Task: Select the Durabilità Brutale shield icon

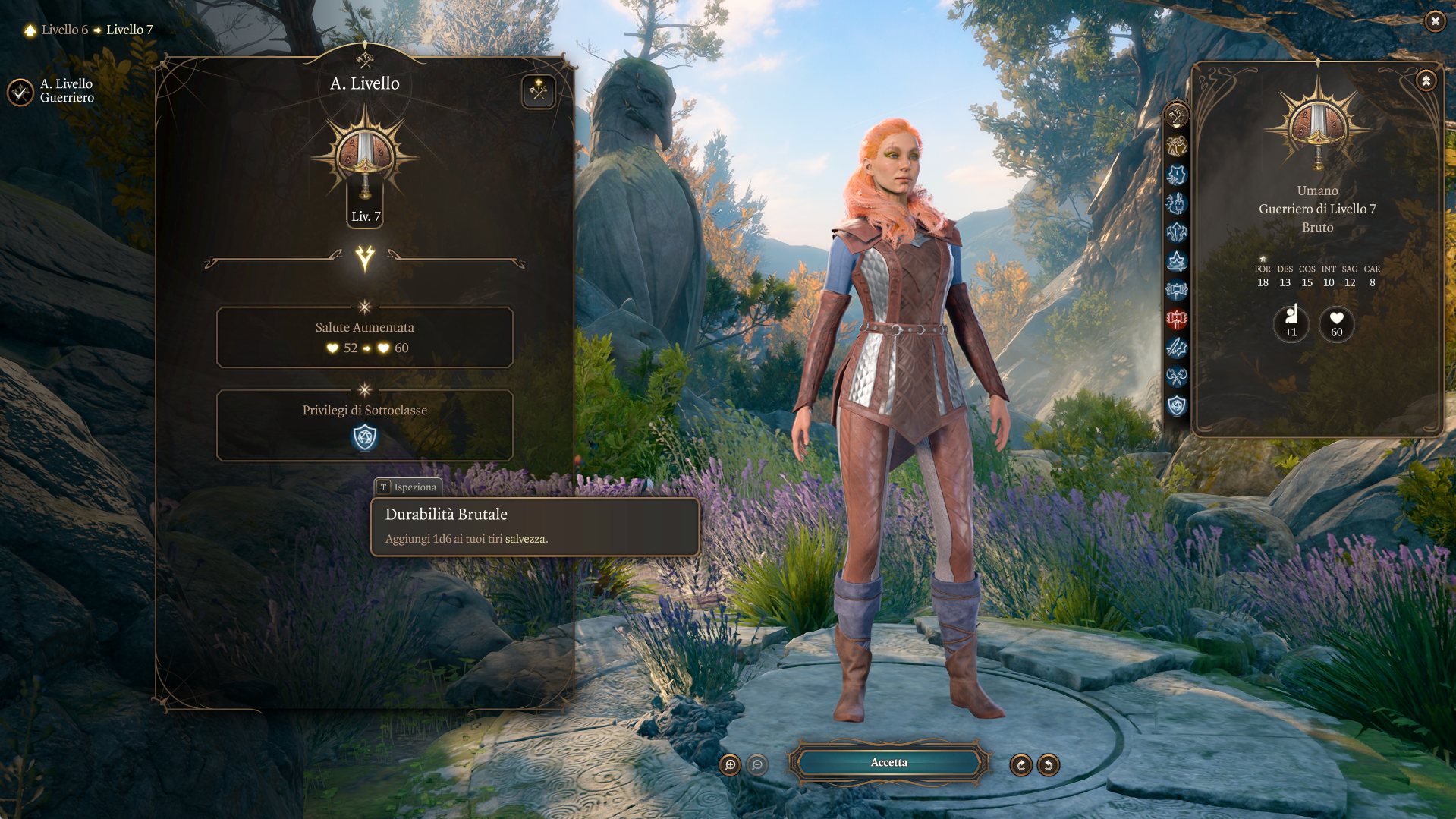Action: coord(365,438)
